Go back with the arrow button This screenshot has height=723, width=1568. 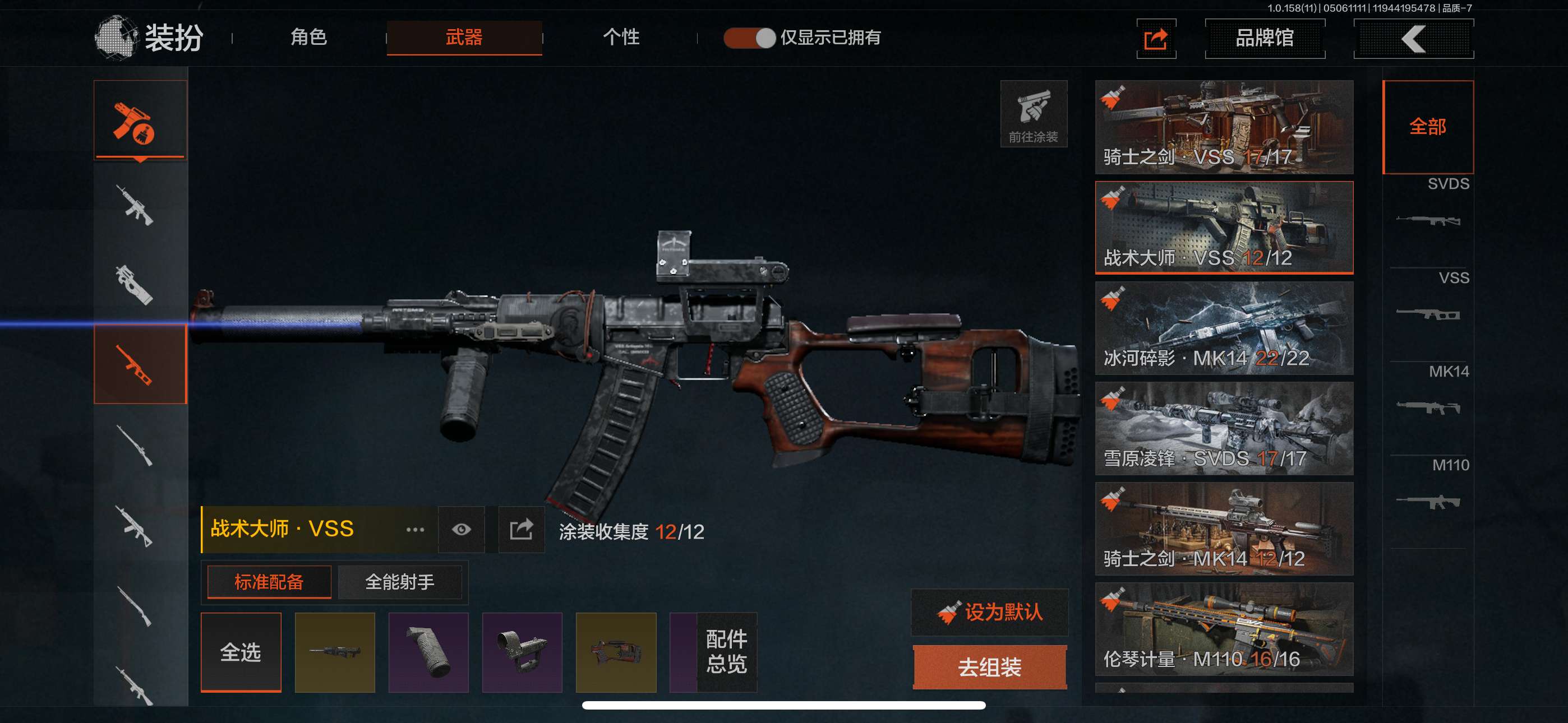tap(1413, 39)
